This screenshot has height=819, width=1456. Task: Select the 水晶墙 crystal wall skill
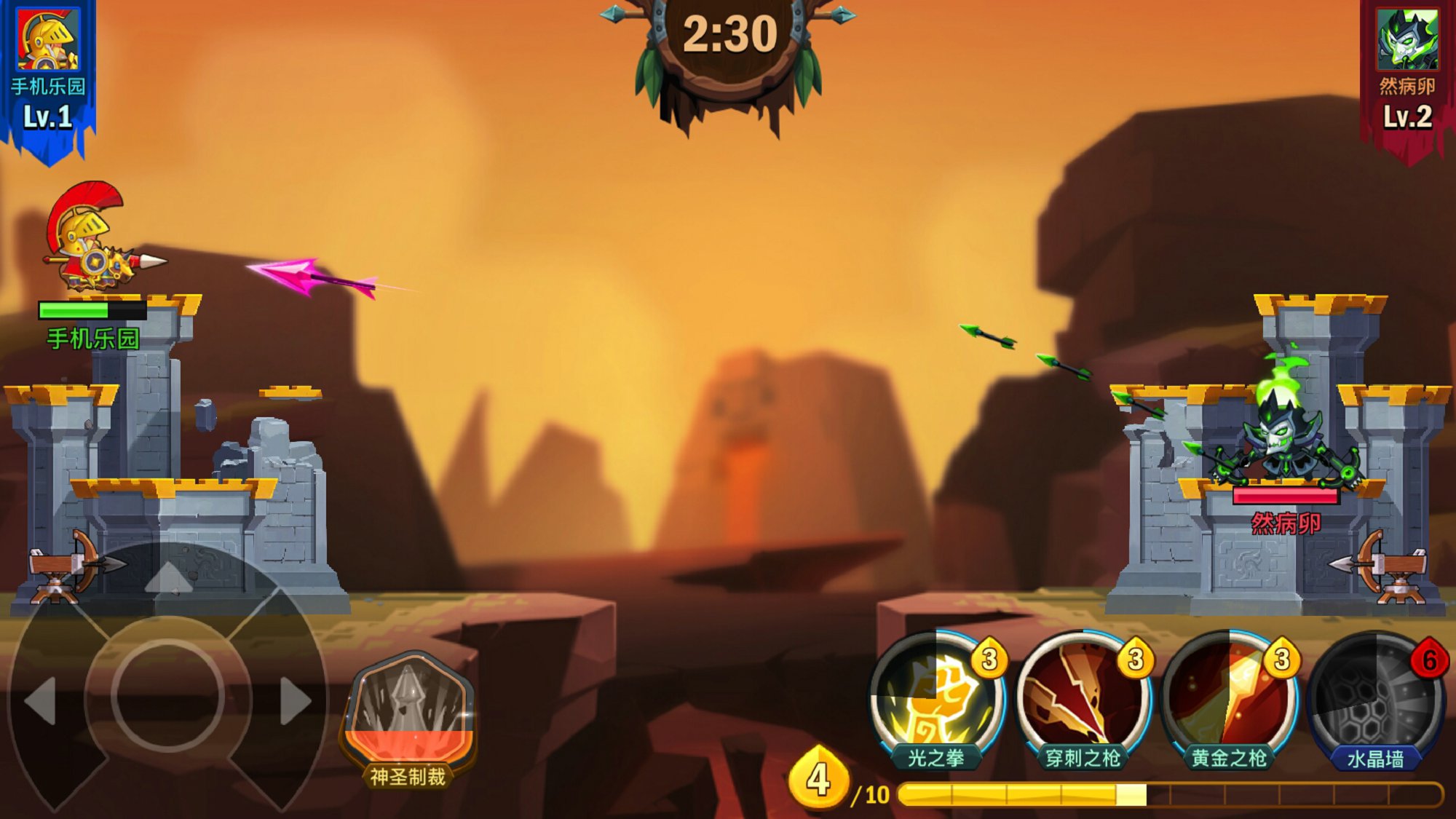point(1375,697)
